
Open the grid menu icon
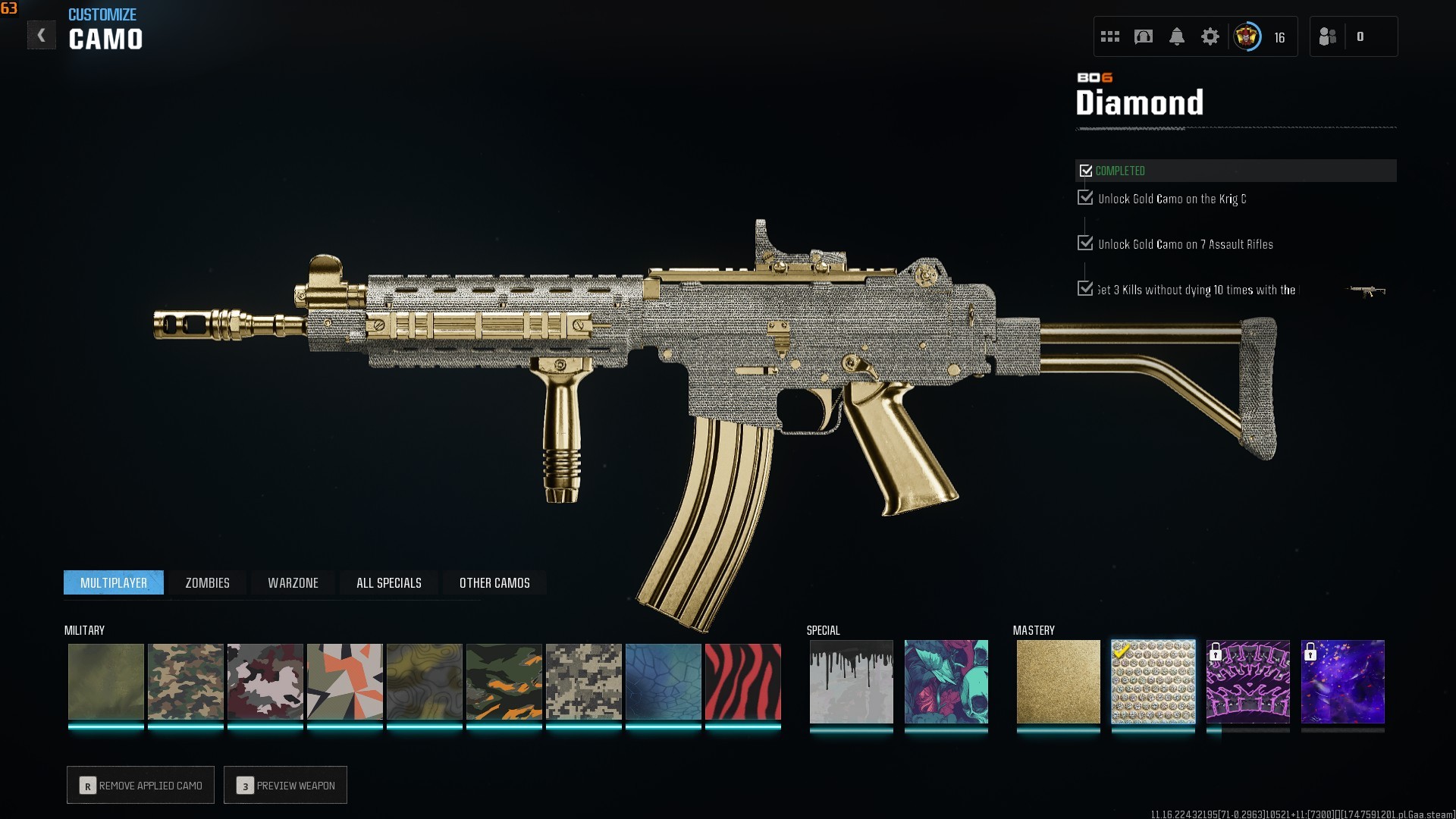1109,36
